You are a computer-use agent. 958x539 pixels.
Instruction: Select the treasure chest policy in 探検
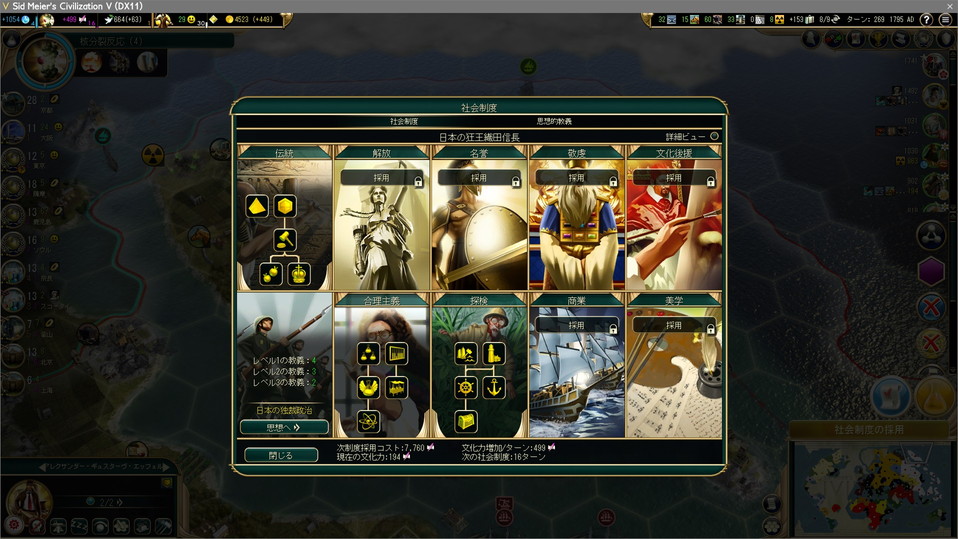[466, 421]
